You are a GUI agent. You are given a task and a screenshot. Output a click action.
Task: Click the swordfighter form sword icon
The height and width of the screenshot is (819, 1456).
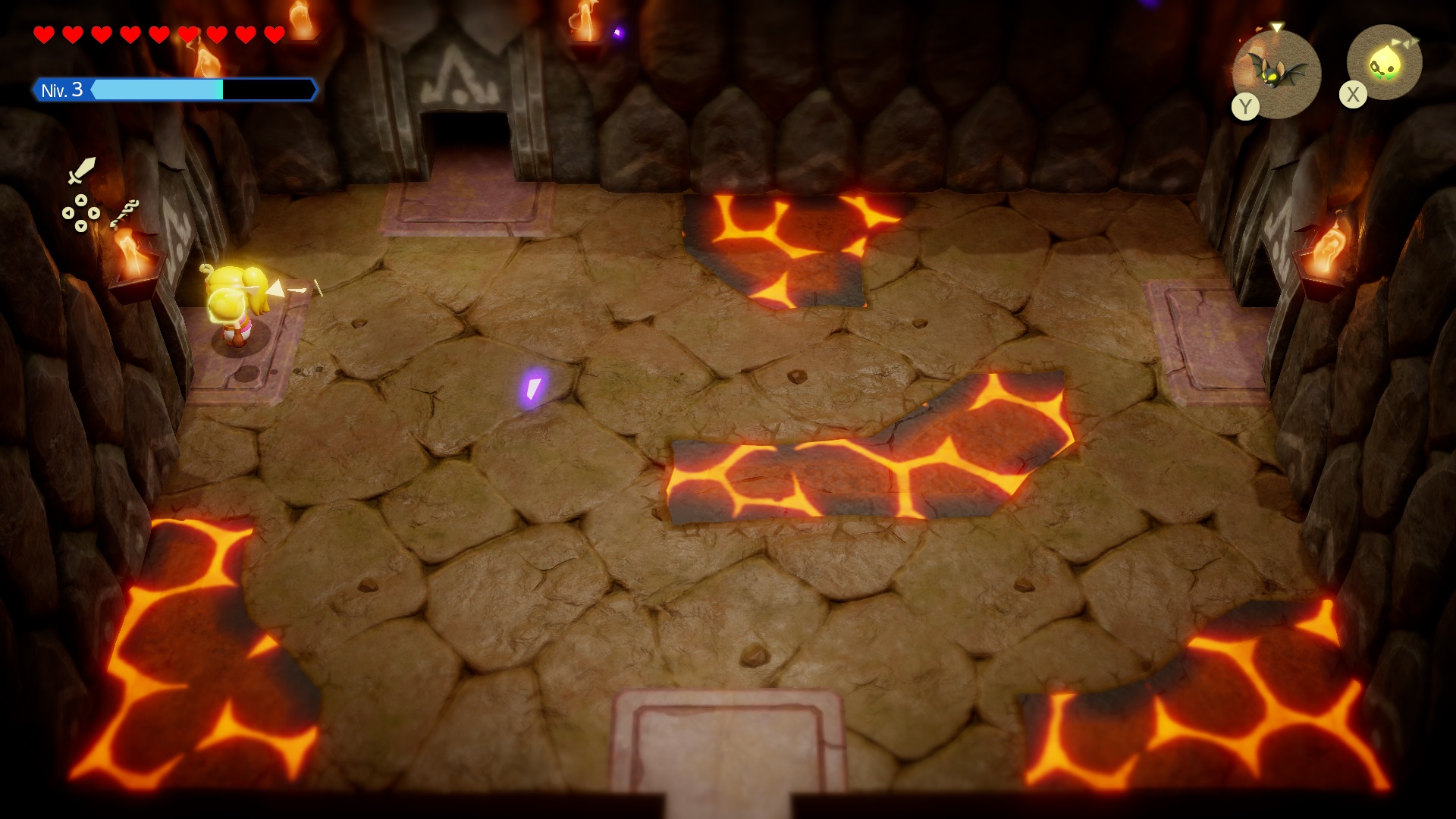tap(81, 171)
